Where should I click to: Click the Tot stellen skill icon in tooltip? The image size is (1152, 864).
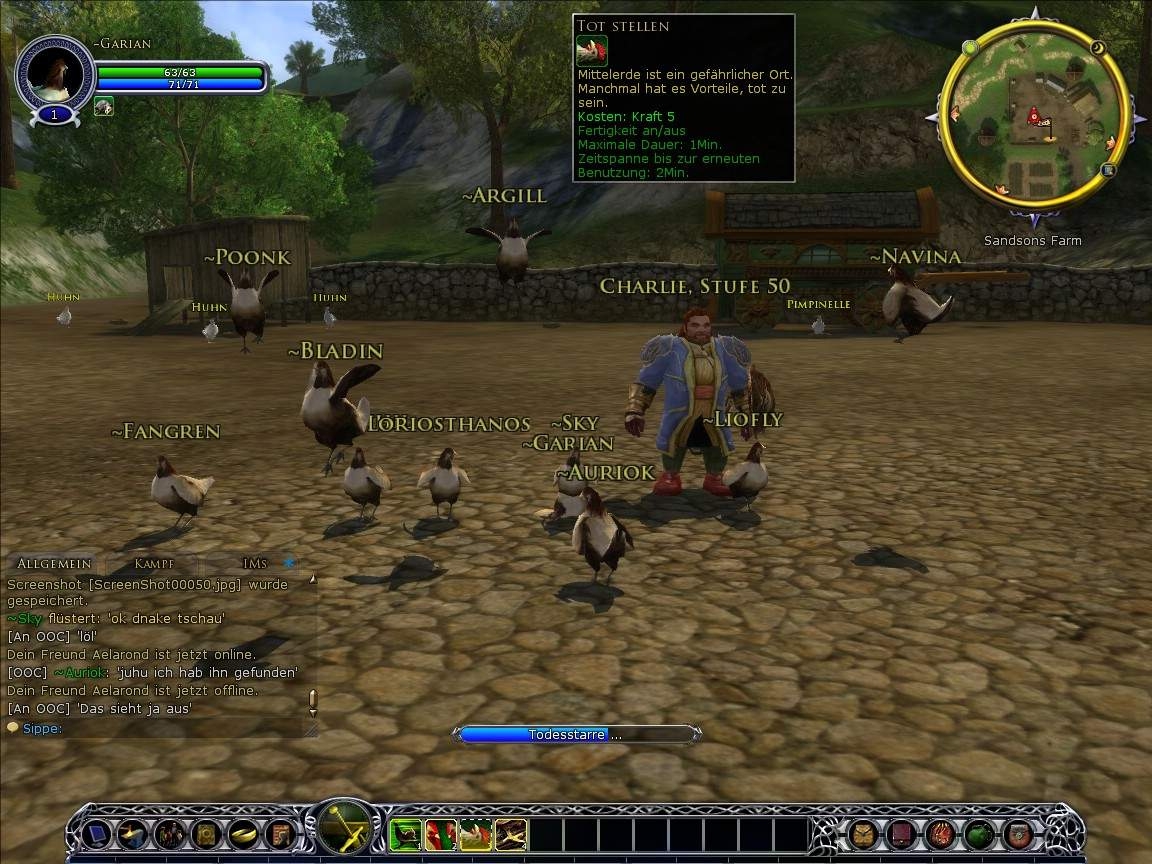(591, 50)
